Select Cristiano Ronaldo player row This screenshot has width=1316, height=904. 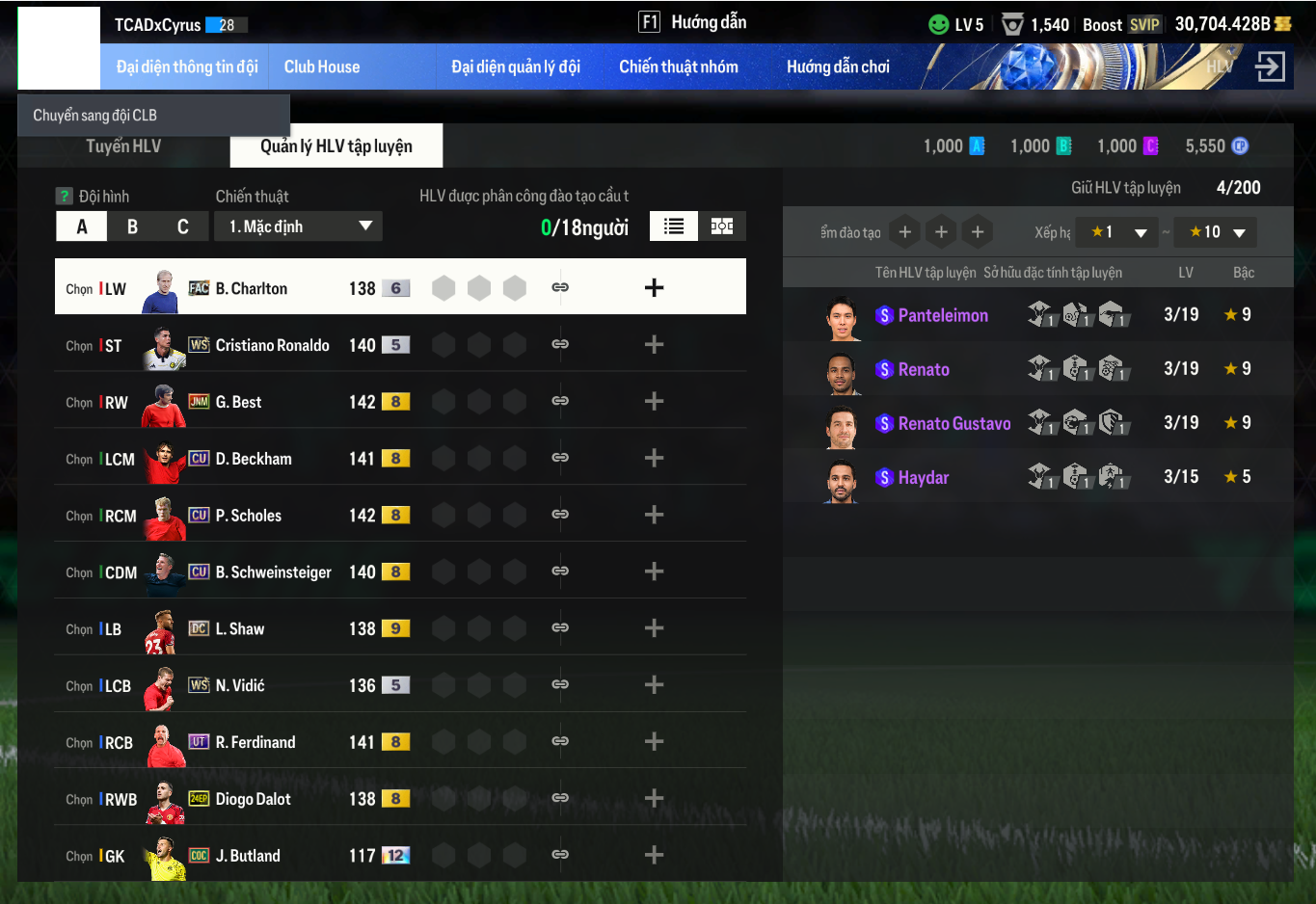click(272, 345)
